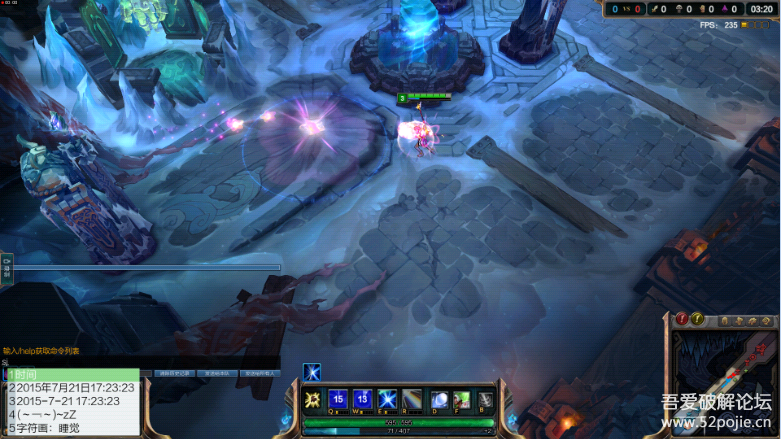781x439 pixels.
Task: Activate the Q ability icon
Action: (x=338, y=399)
